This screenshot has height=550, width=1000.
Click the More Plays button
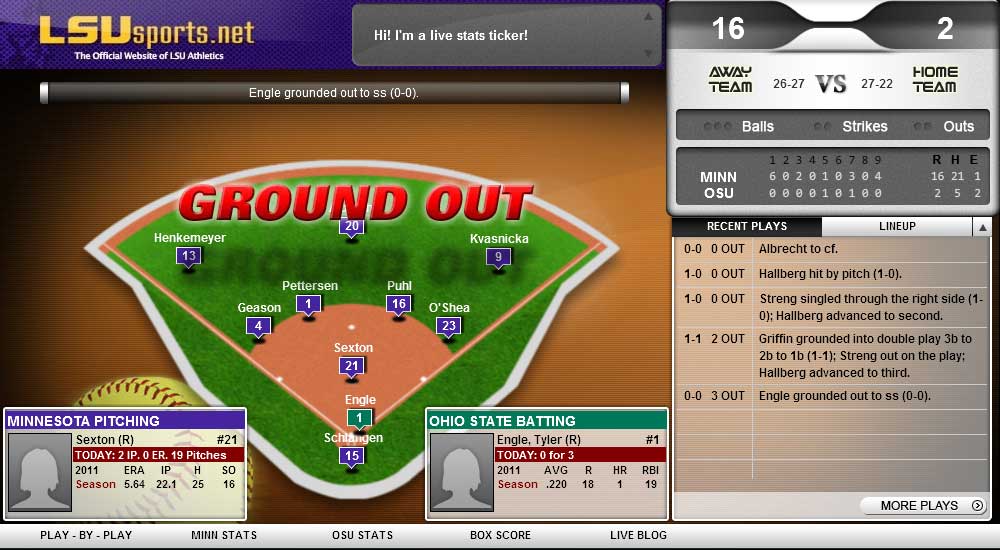click(x=925, y=505)
